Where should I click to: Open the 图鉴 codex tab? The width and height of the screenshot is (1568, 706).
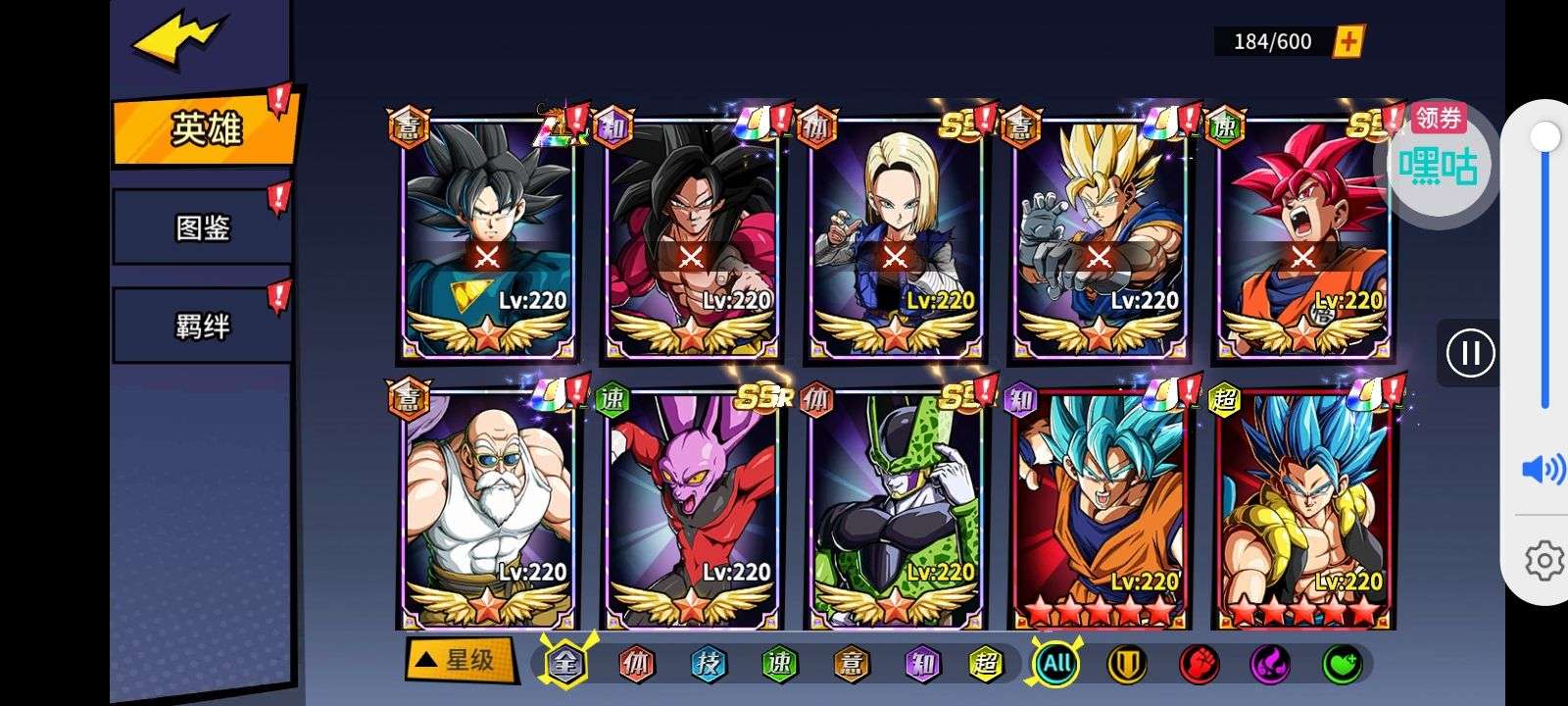point(202,227)
